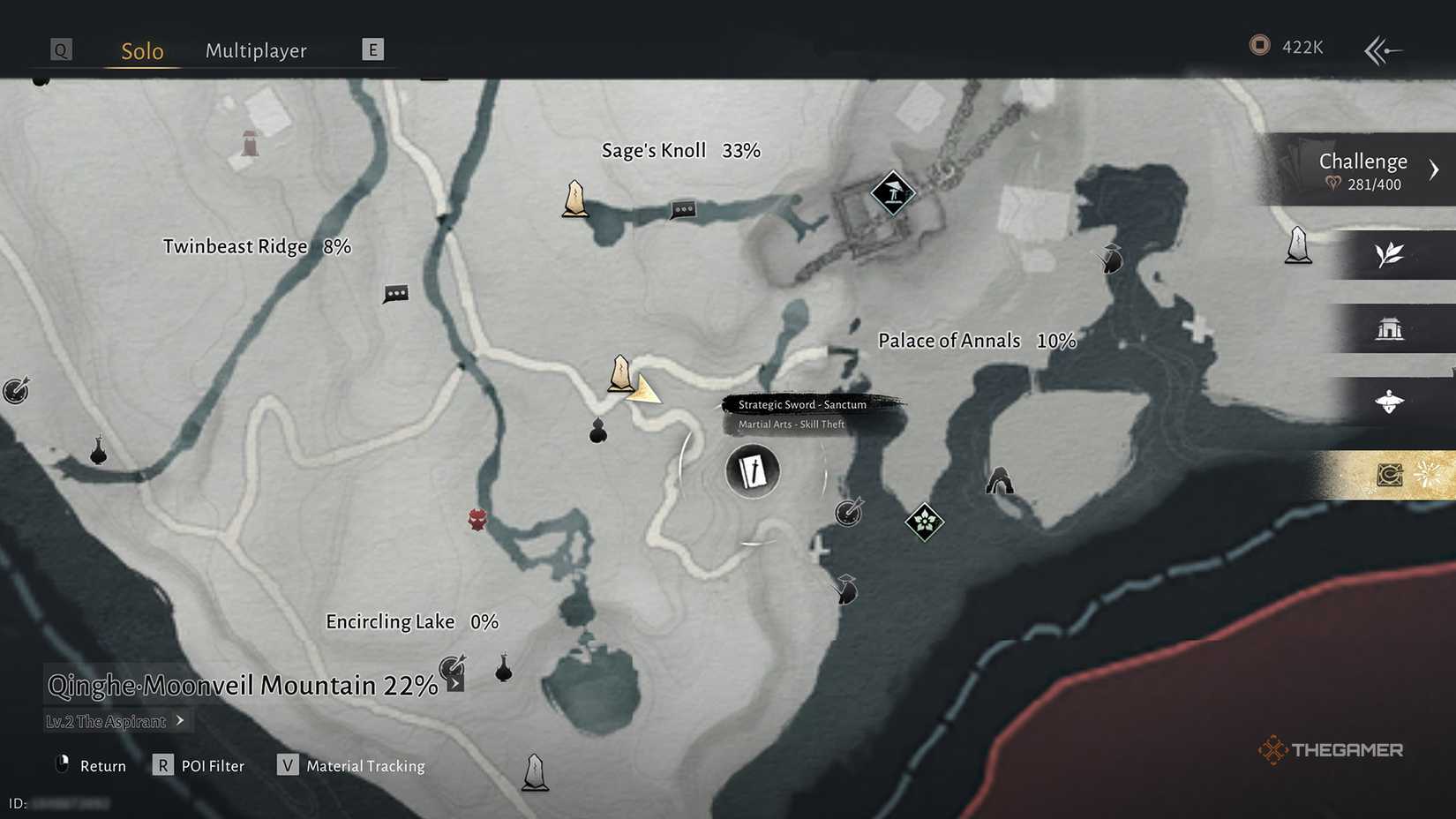Switch to the Multiplayer tab
Image resolution: width=1456 pixels, height=819 pixels.
coord(256,50)
